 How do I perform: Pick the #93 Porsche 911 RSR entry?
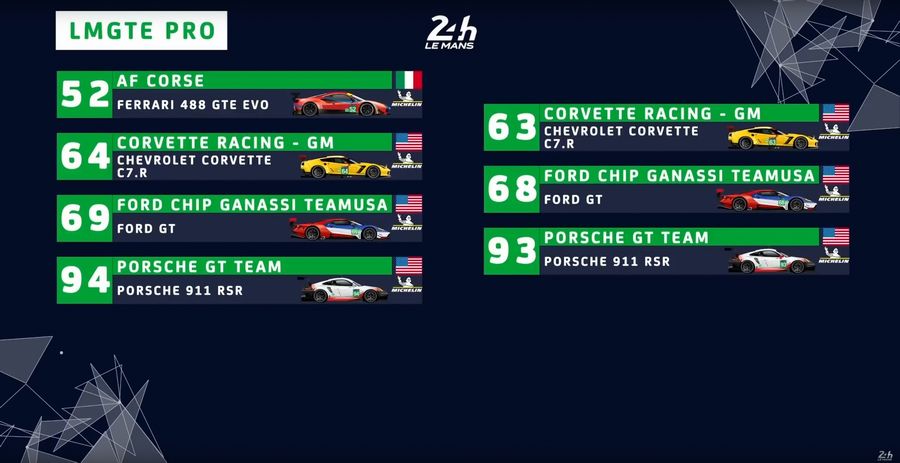[x=667, y=251]
